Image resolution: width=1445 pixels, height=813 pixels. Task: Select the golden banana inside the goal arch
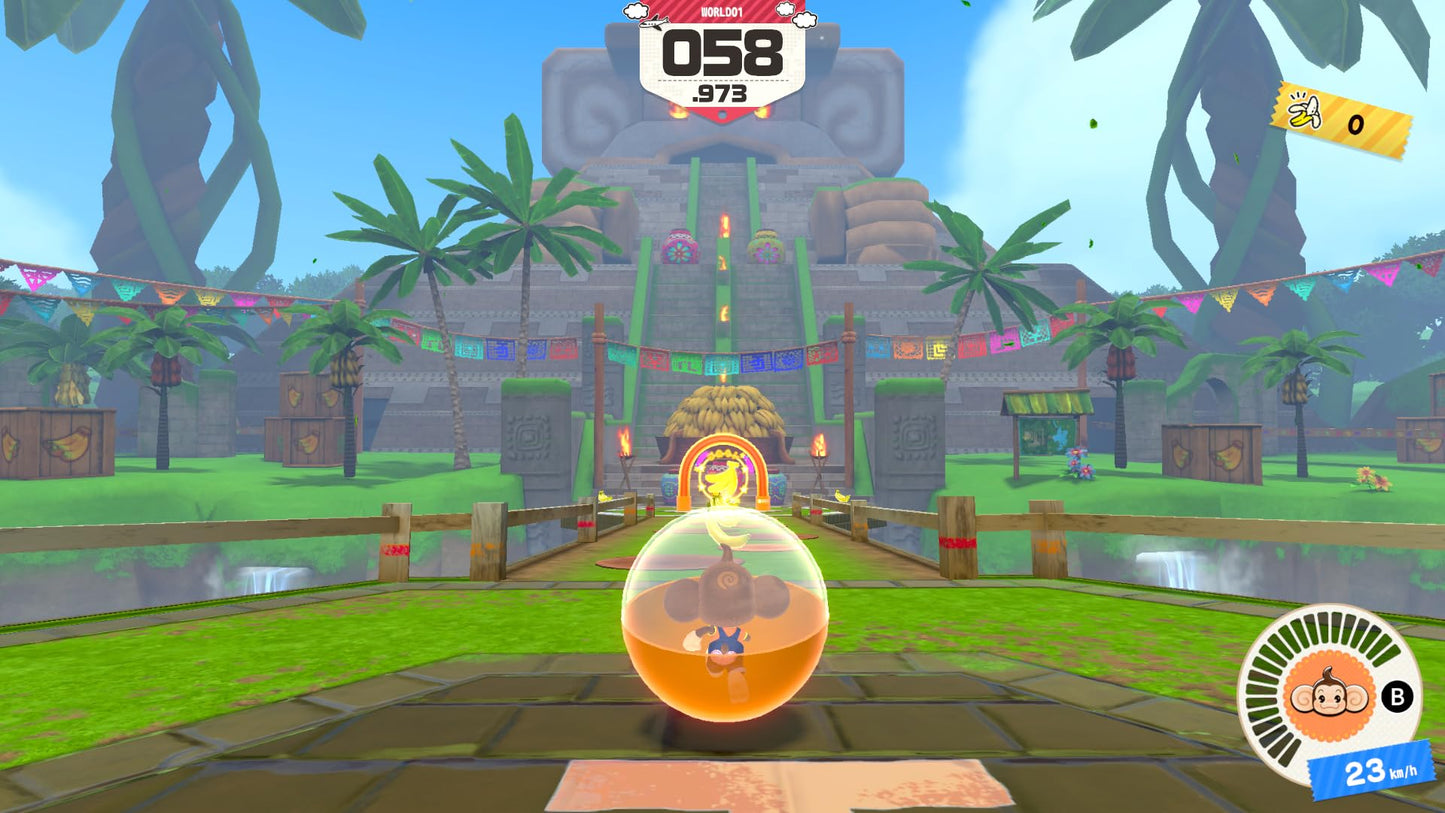pos(722,479)
